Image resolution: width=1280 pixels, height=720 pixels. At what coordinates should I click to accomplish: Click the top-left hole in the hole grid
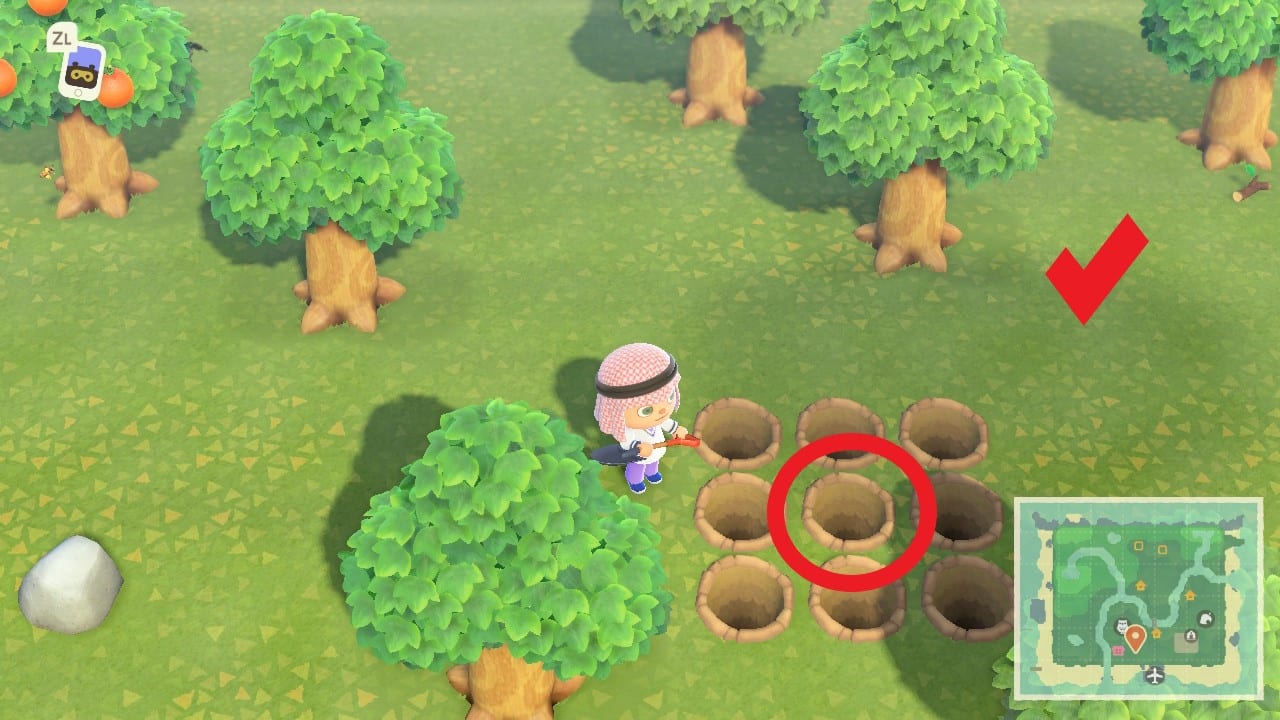point(737,435)
